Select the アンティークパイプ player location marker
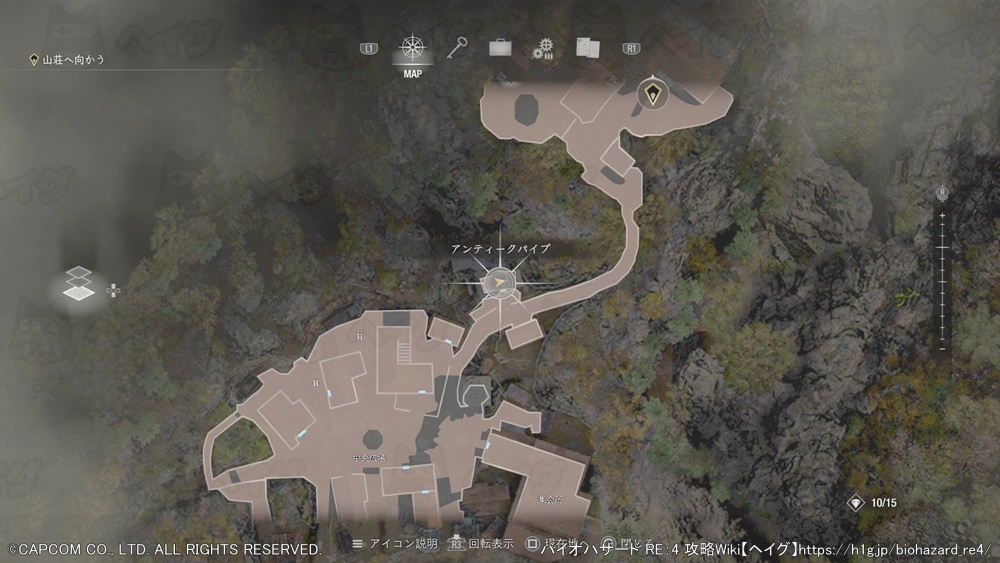The height and width of the screenshot is (563, 1000). pos(499,284)
